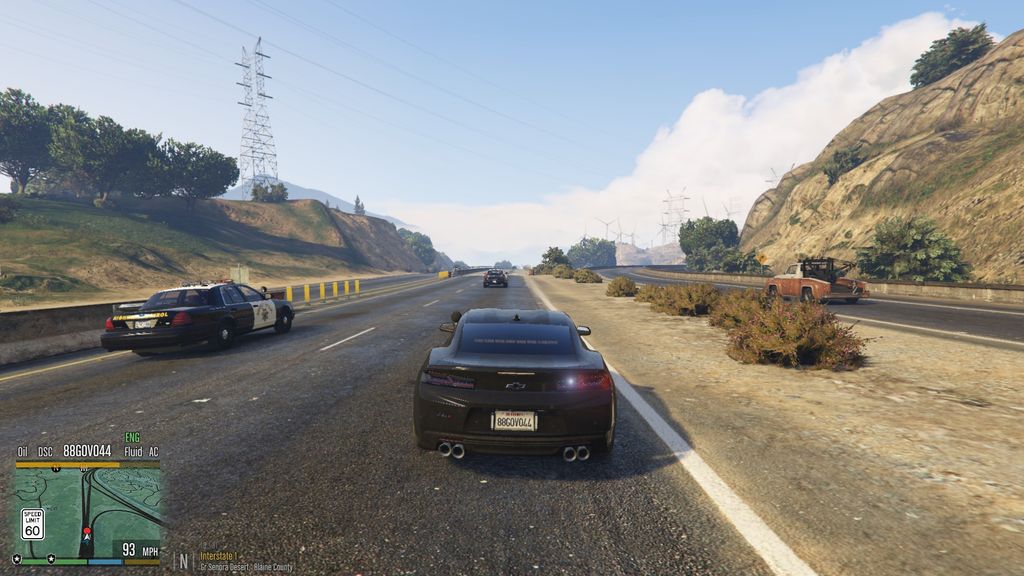Select the Fluid status indicator
The width and height of the screenshot is (1024, 576).
click(x=133, y=451)
